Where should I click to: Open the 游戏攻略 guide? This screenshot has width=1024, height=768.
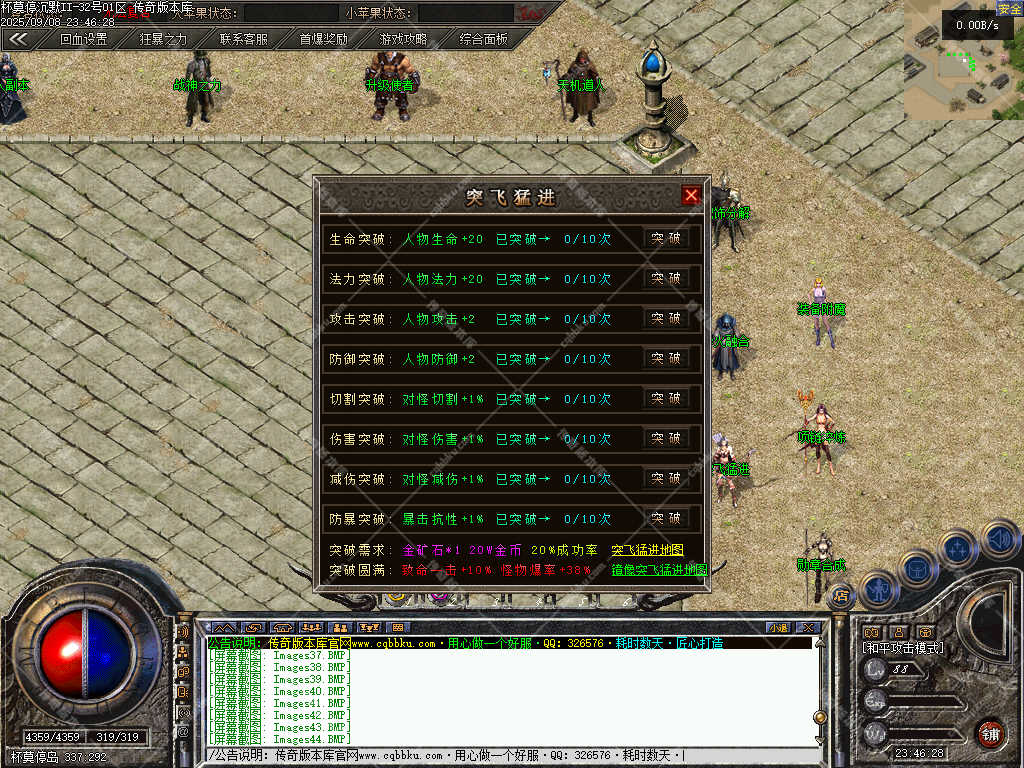pyautogui.click(x=403, y=40)
